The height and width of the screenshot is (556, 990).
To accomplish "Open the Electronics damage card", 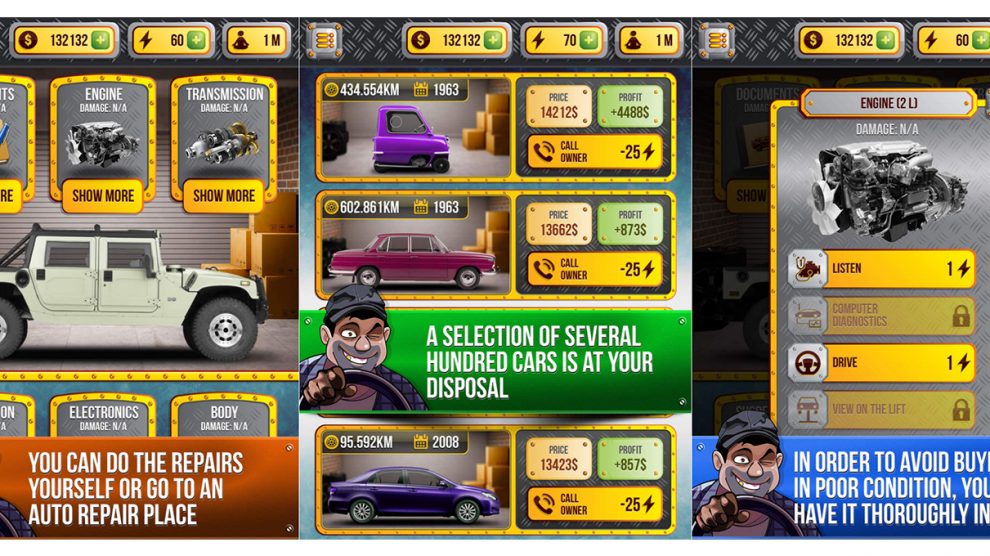I will [x=103, y=417].
